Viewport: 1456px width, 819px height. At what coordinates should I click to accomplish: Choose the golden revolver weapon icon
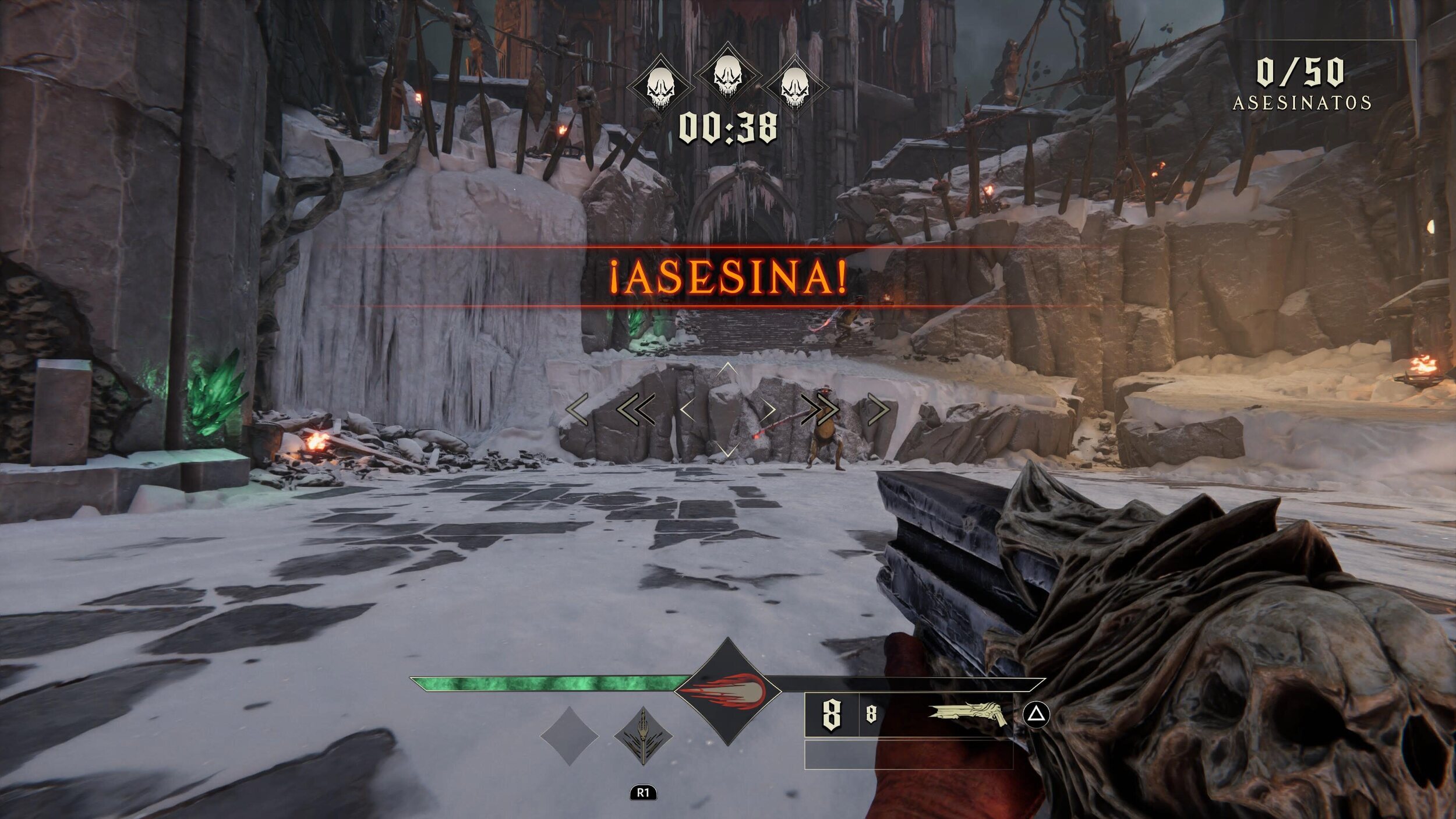967,714
